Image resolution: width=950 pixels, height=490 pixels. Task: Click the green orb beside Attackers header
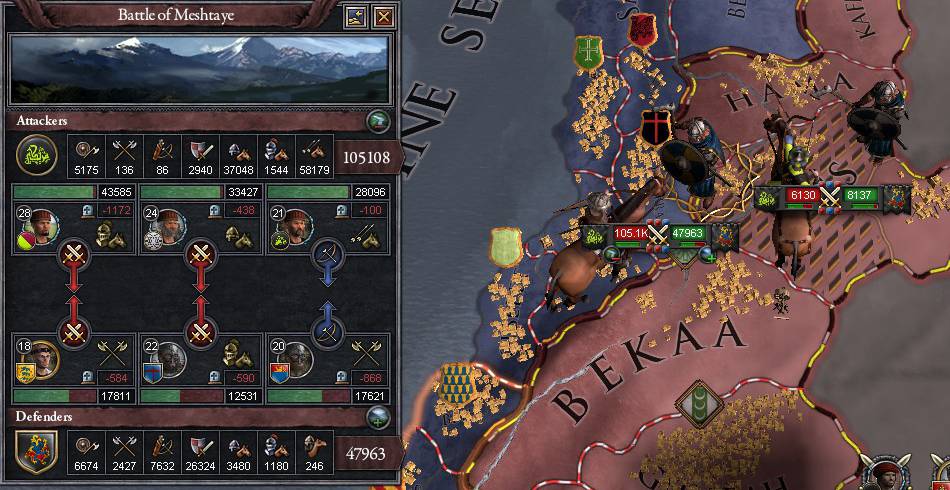click(379, 121)
